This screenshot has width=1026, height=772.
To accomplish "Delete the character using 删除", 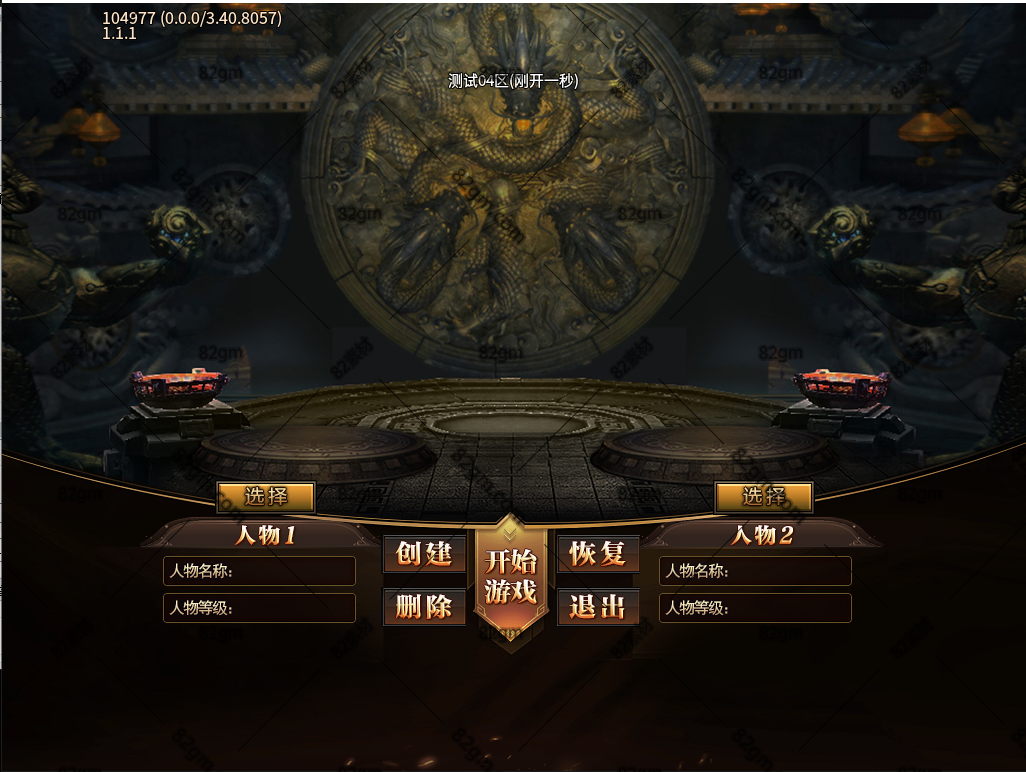I will pyautogui.click(x=425, y=606).
